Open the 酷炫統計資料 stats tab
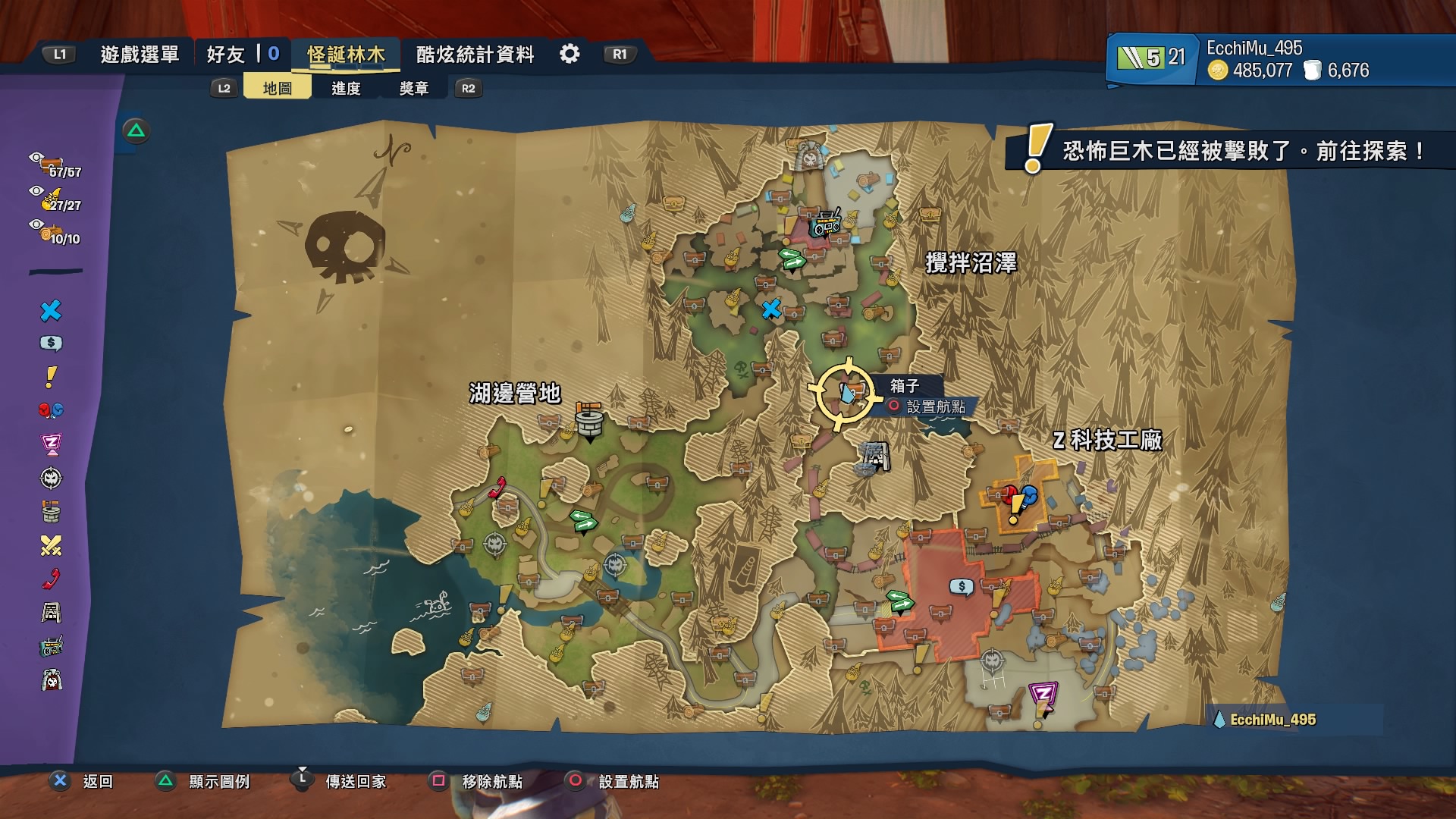Image resolution: width=1456 pixels, height=819 pixels. 475,55
